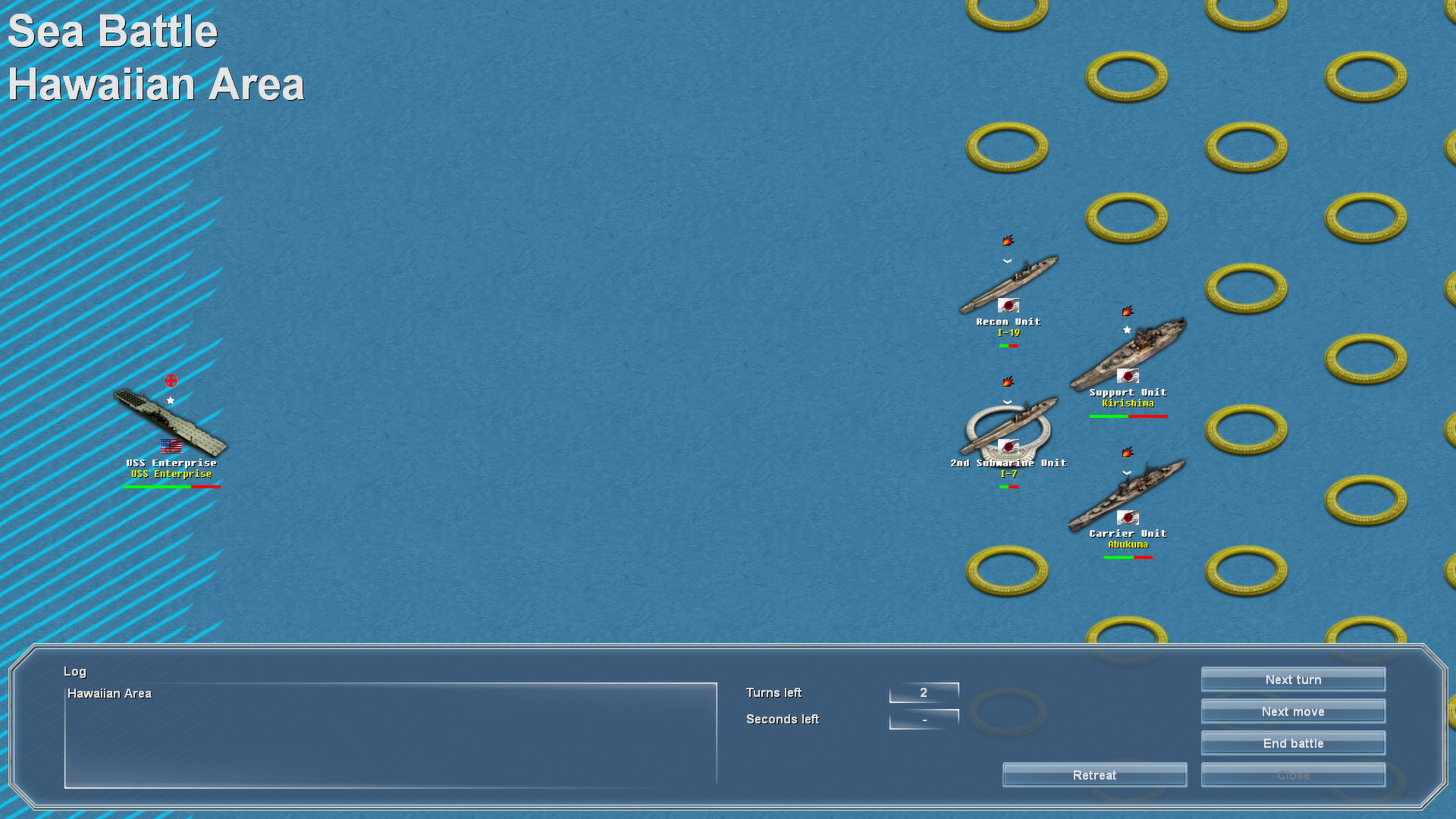
Task: Click Retreat to withdraw forces
Action: click(x=1094, y=774)
